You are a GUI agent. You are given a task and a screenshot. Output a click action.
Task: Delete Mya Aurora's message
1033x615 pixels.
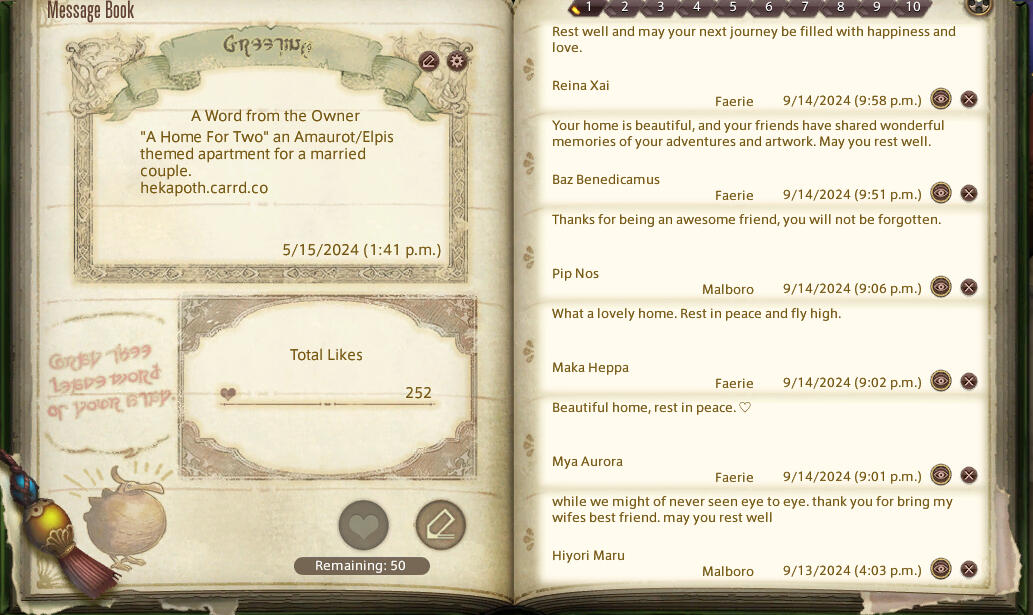(x=969, y=475)
